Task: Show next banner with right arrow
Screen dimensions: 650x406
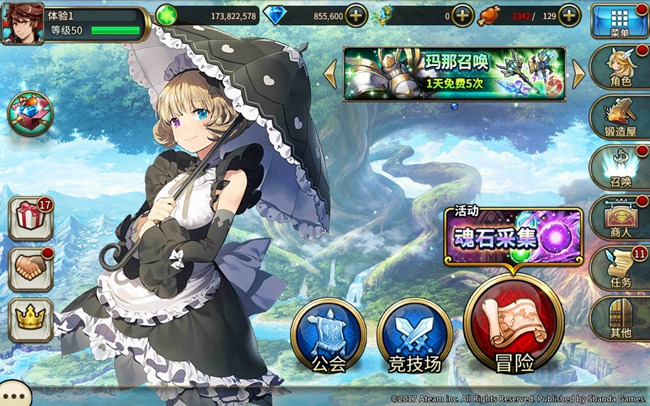Action: pyautogui.click(x=578, y=72)
